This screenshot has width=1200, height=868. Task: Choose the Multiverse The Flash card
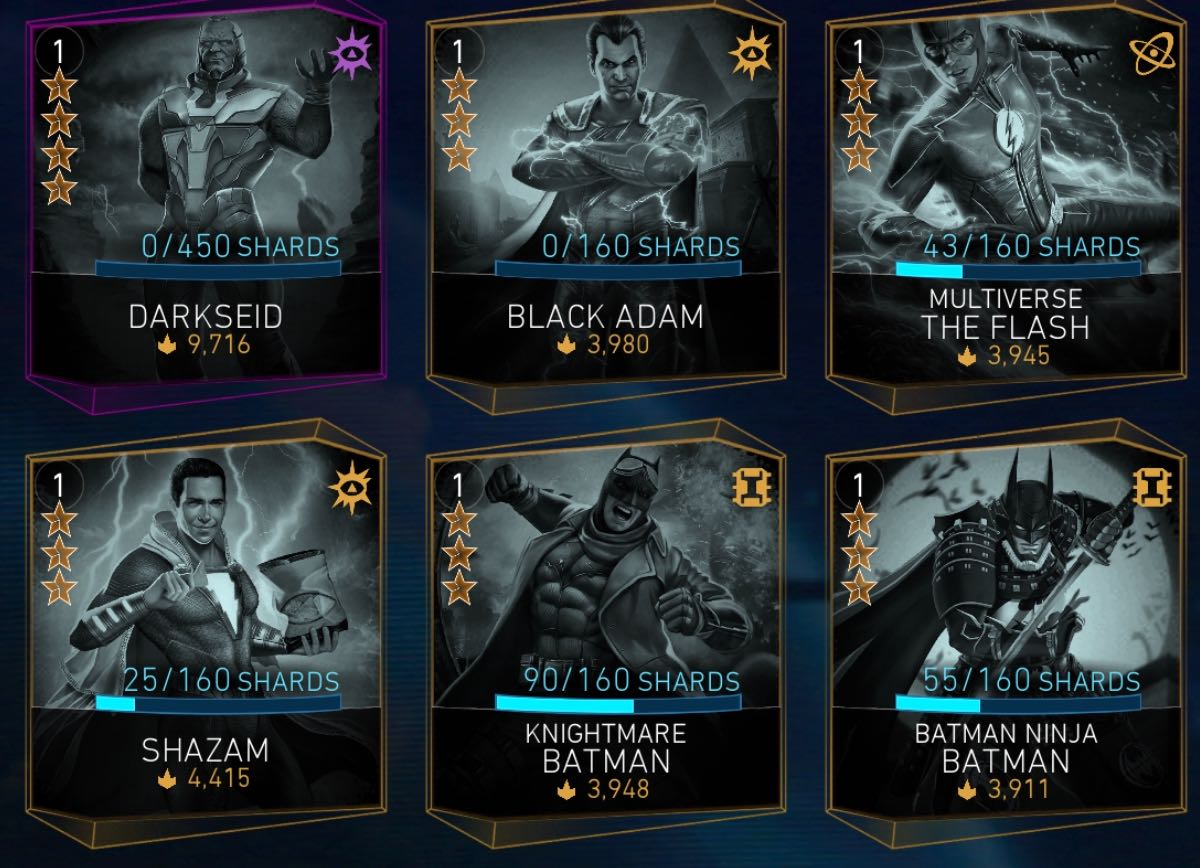(x=1004, y=200)
